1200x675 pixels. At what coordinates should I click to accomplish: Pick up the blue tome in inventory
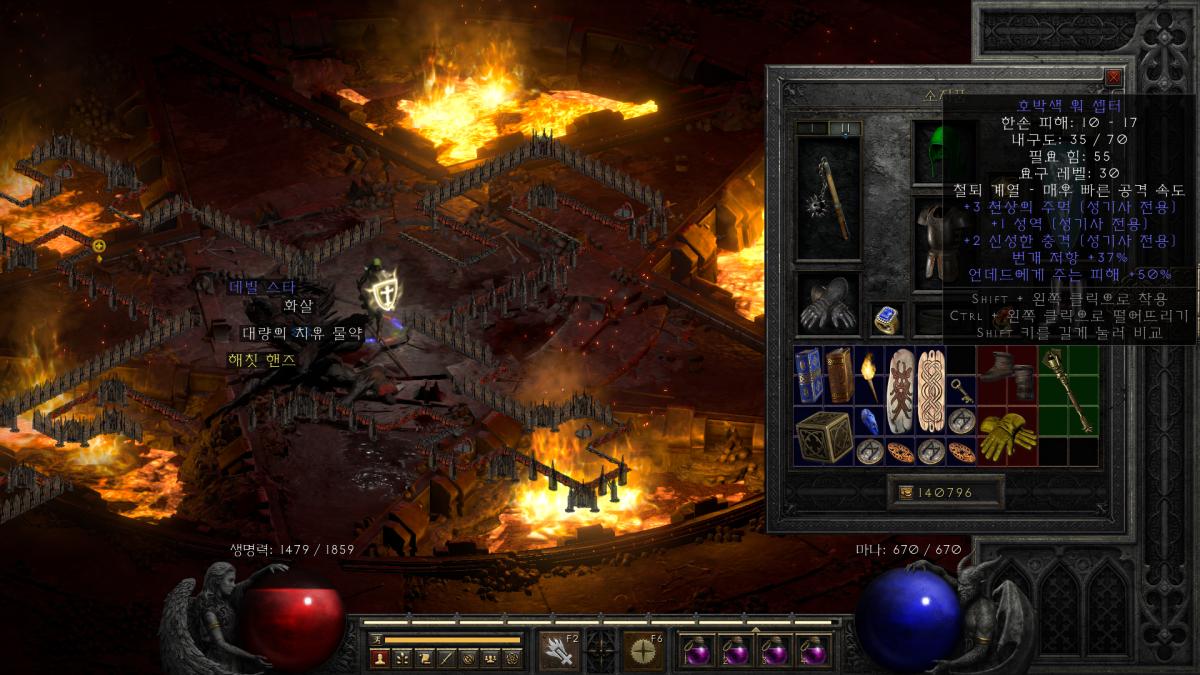(809, 375)
